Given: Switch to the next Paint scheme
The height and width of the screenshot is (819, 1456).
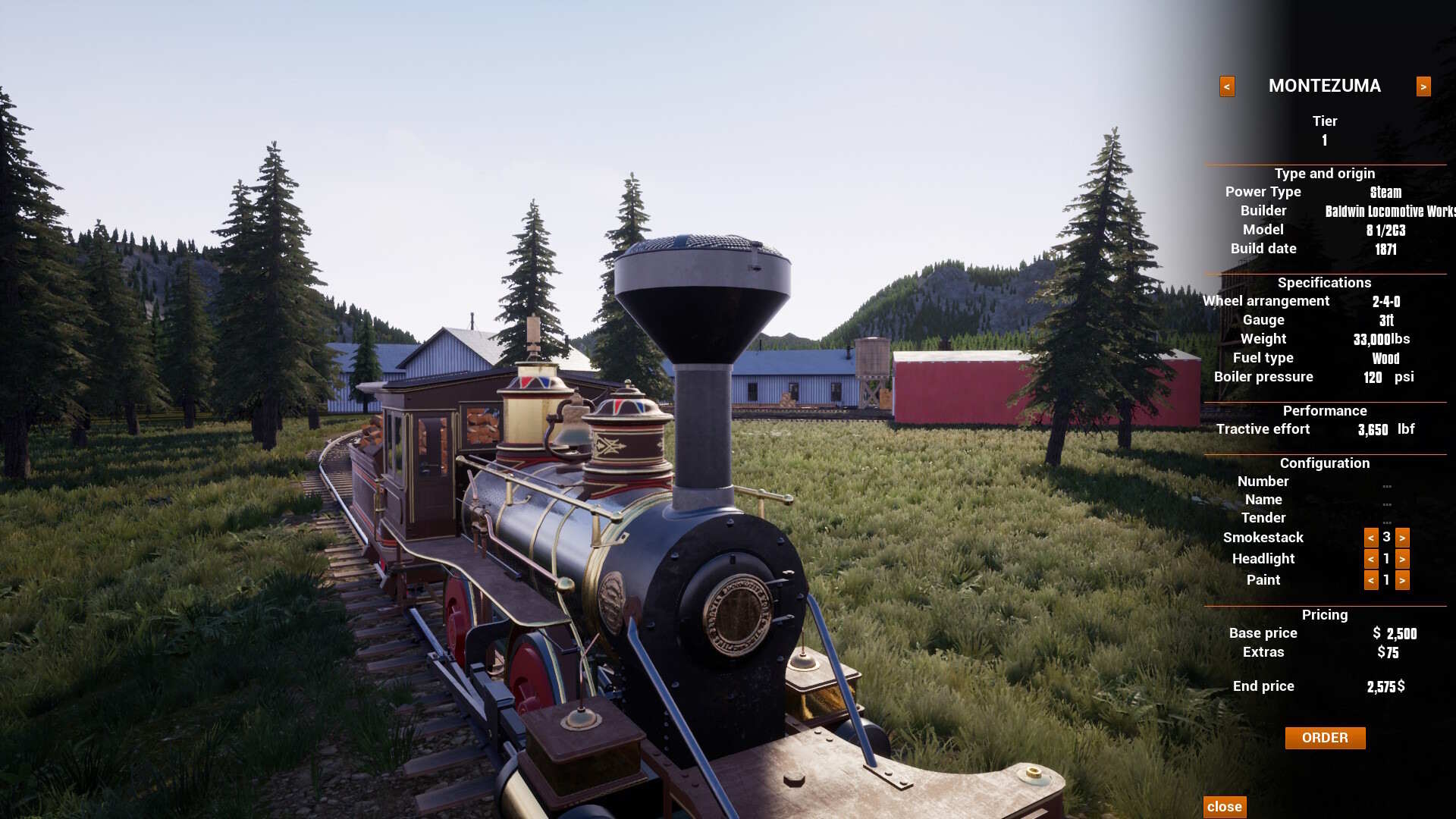Looking at the screenshot, I should (x=1404, y=580).
